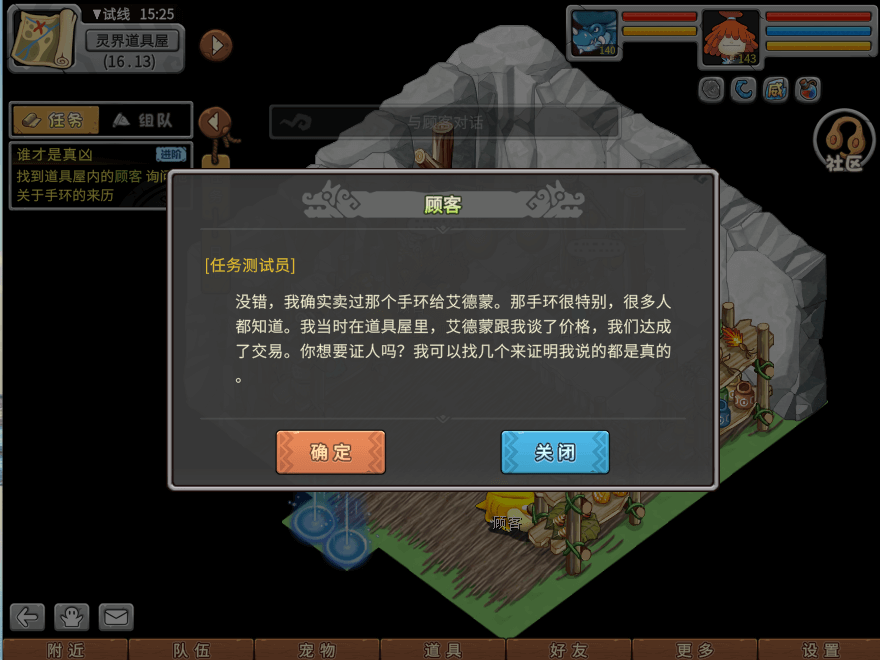Open the world map scroll icon
The height and width of the screenshot is (660, 880).
[x=44, y=37]
